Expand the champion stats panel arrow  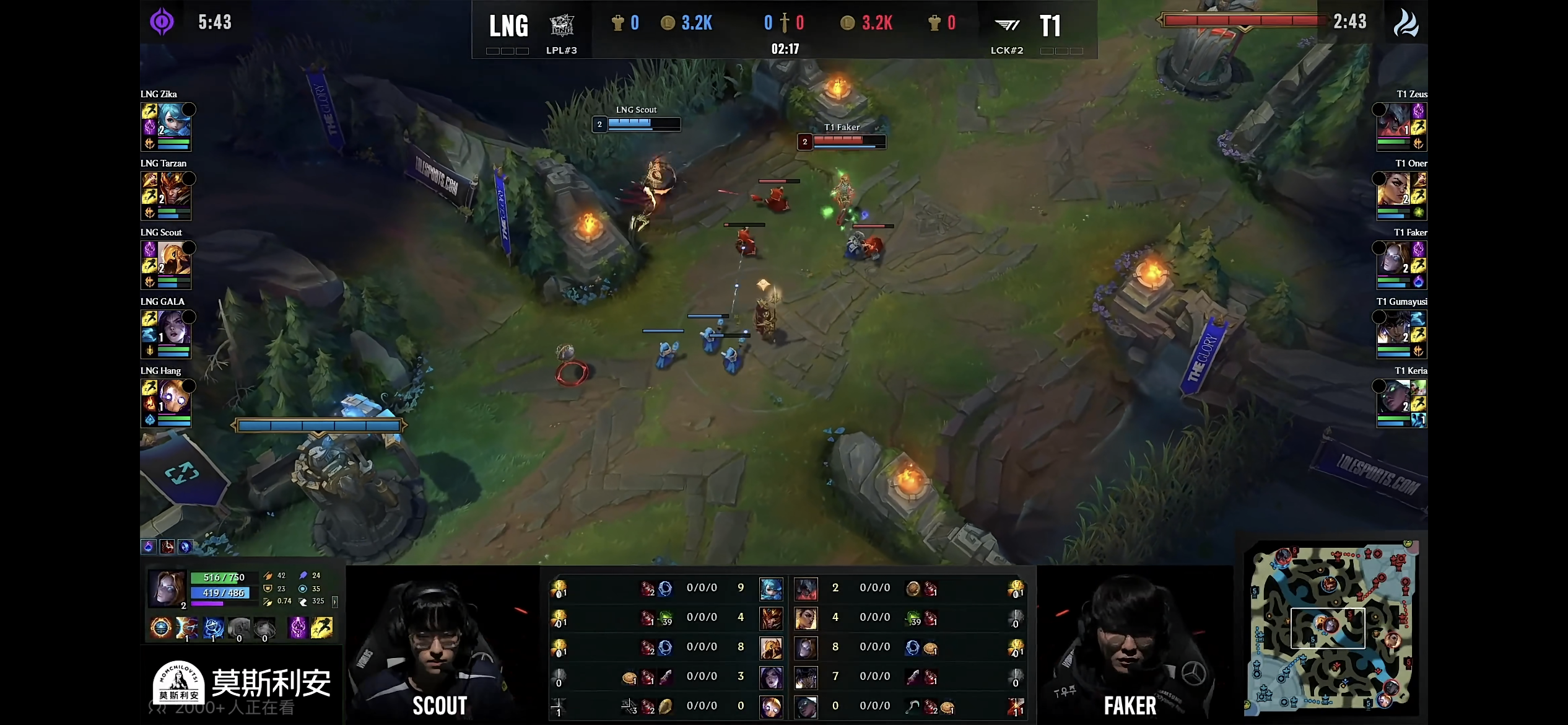tap(335, 602)
